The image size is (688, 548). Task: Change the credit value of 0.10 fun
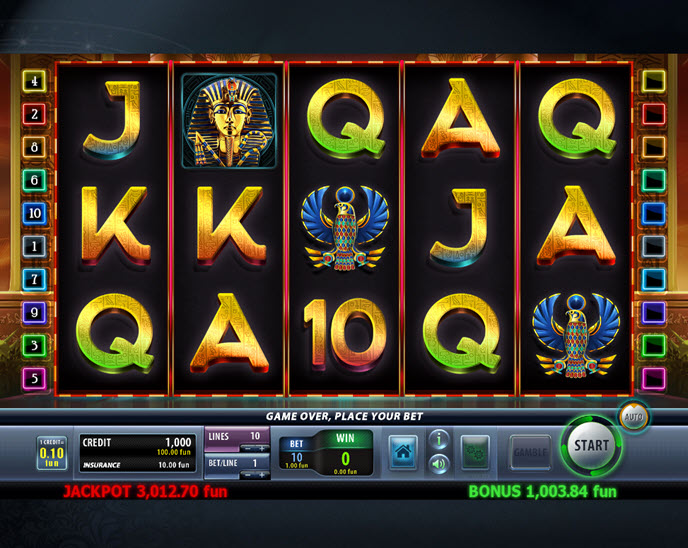click(52, 453)
